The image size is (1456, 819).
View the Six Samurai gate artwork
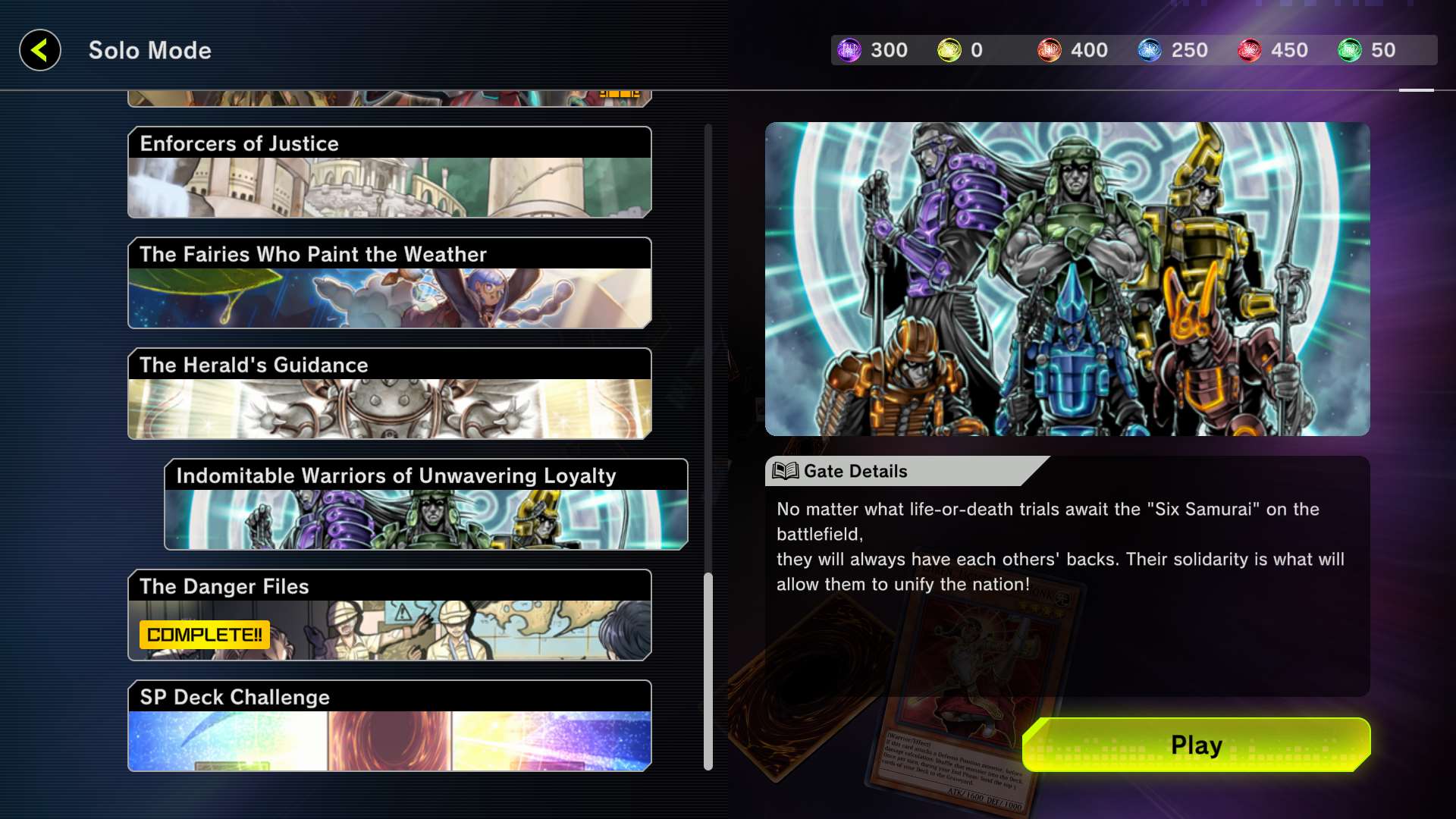(1067, 279)
